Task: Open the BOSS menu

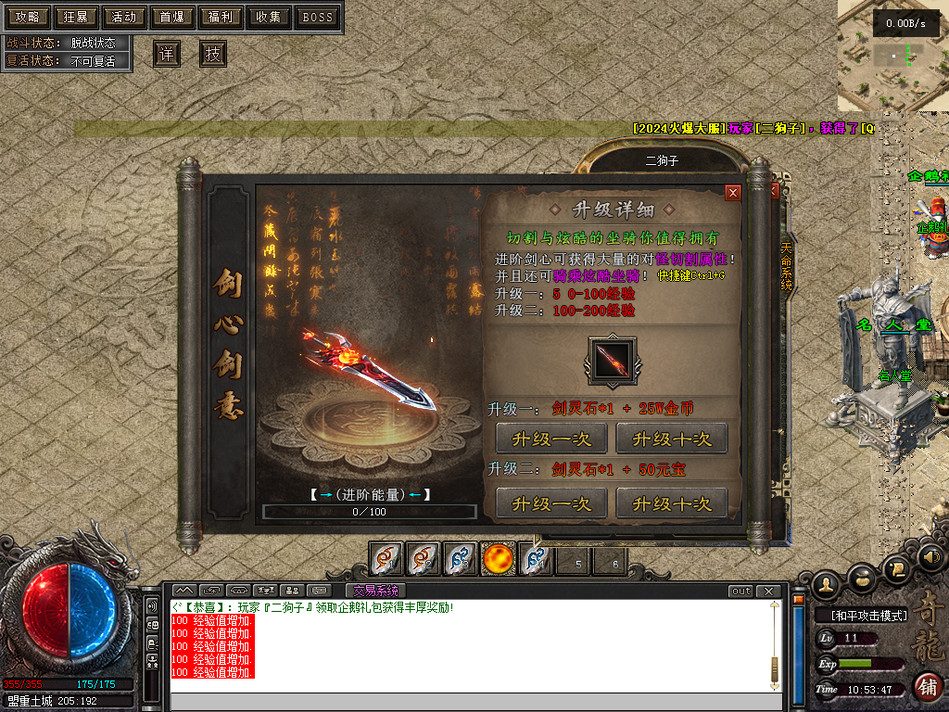Action: coord(318,17)
